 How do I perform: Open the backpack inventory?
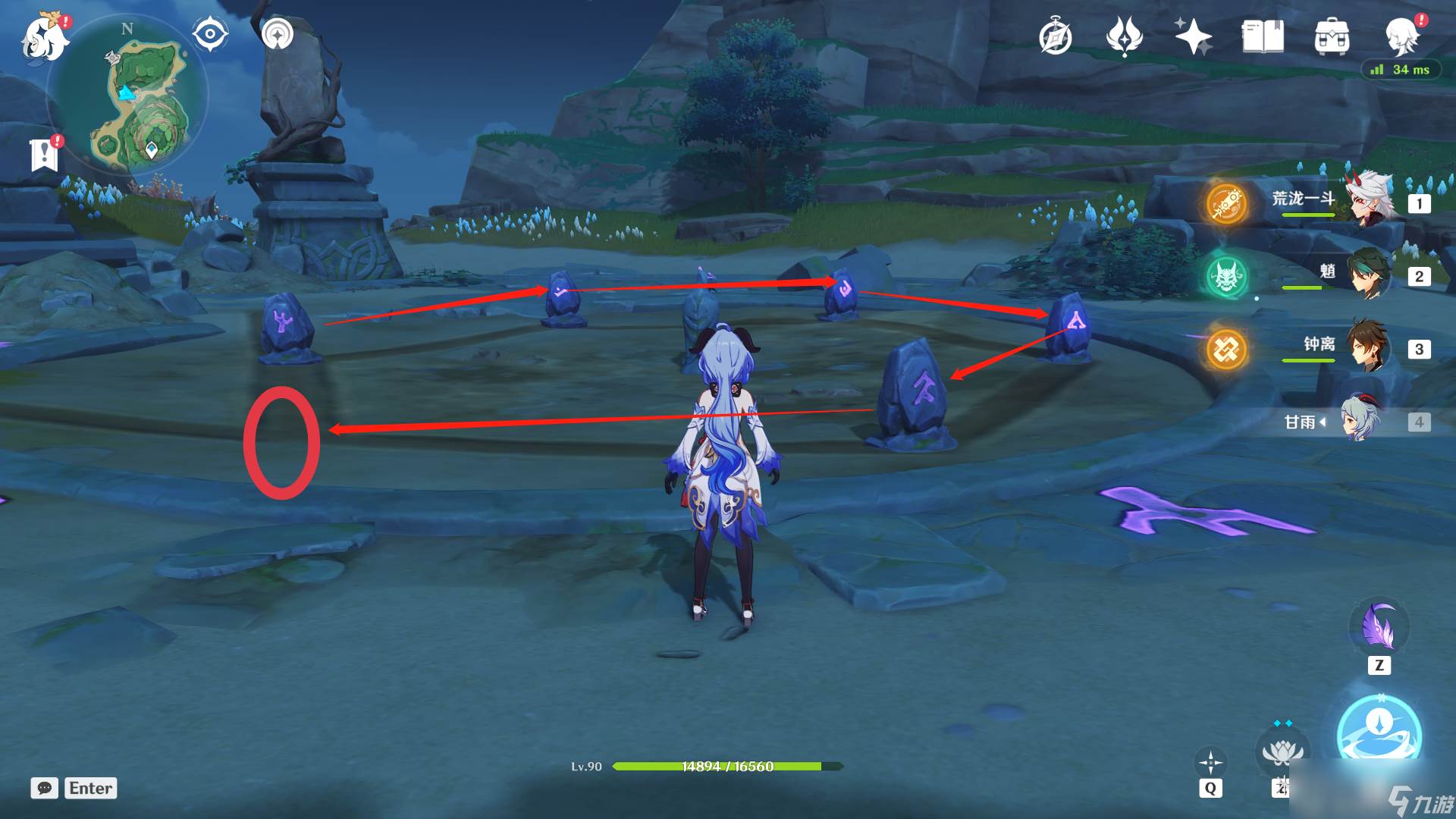click(x=1332, y=36)
